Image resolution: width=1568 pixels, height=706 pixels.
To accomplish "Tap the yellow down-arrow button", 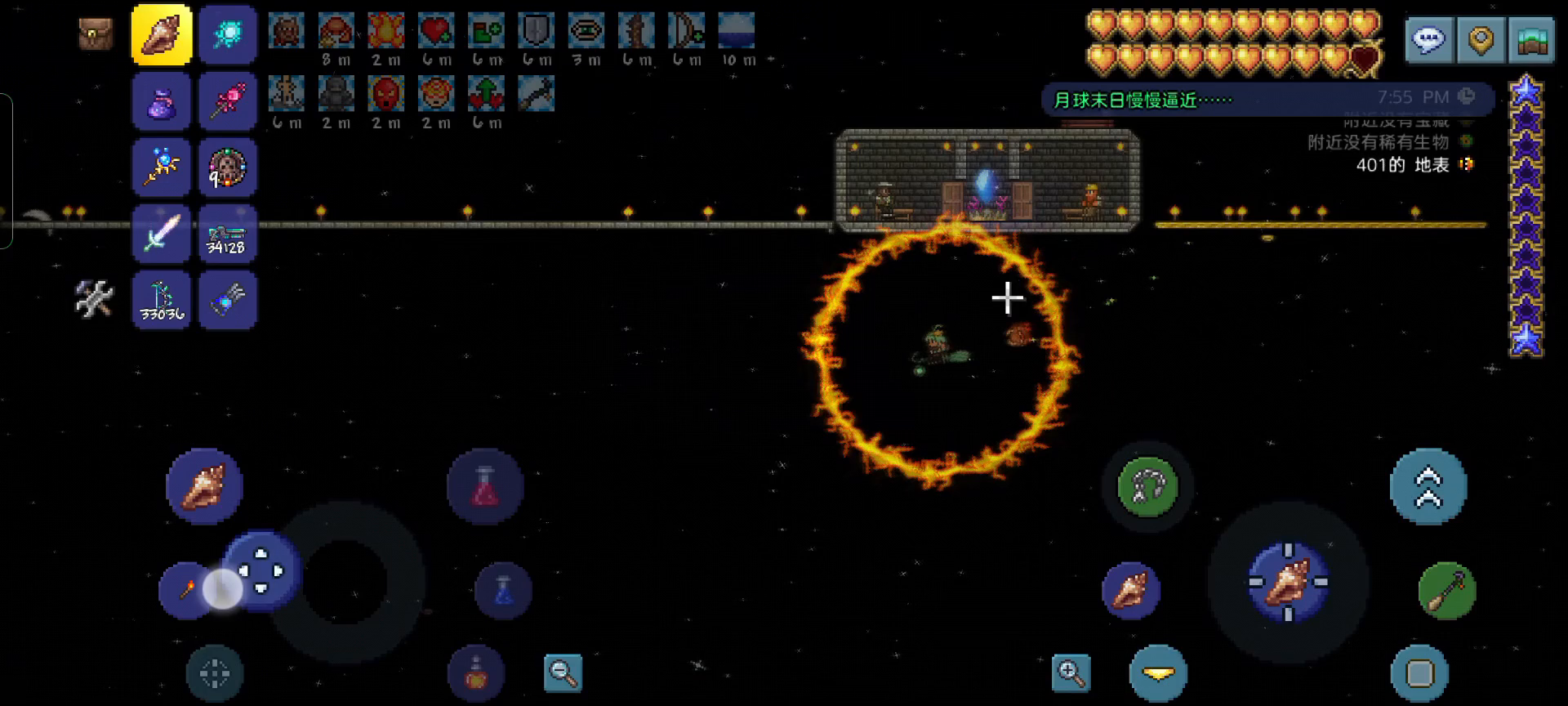I will point(1158,673).
